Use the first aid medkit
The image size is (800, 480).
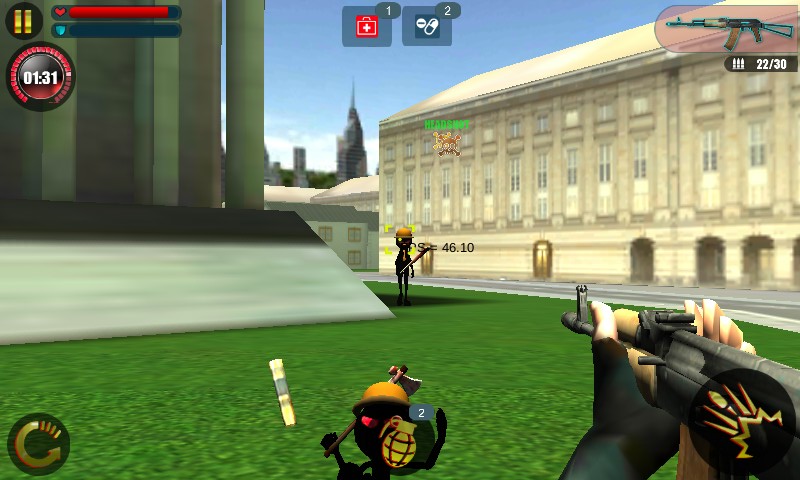coord(366,26)
